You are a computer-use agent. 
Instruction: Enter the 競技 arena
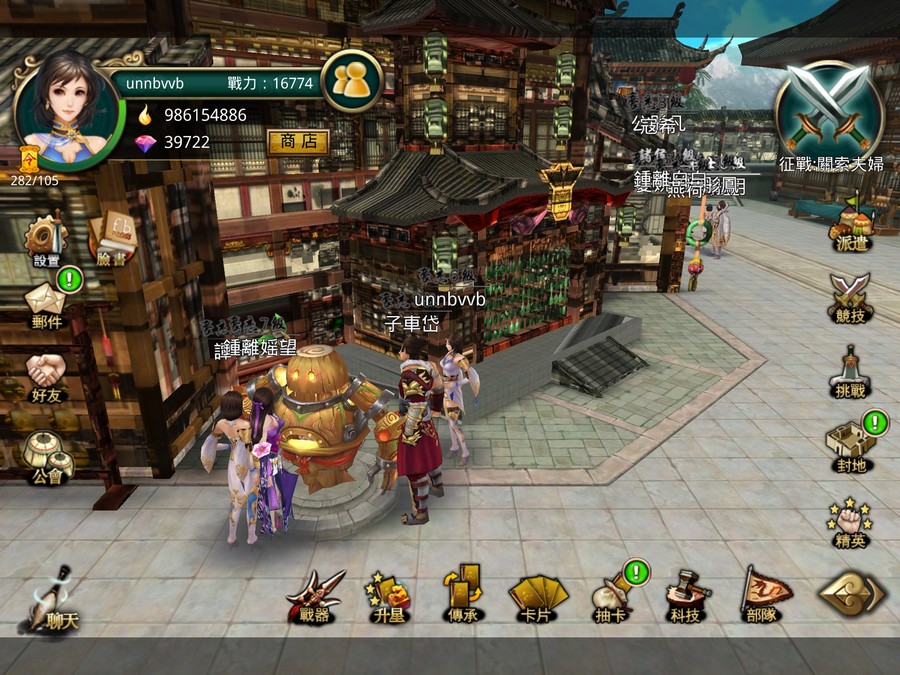[849, 295]
